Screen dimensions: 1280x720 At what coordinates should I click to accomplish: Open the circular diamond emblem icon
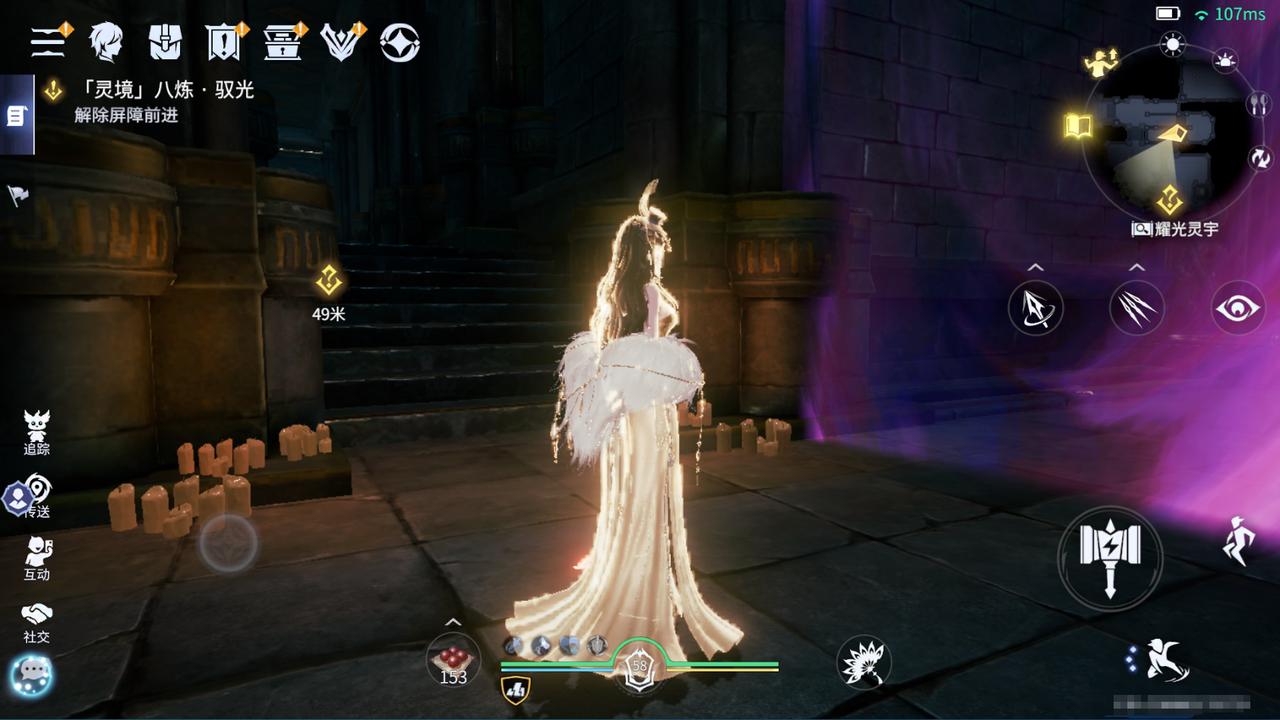(400, 42)
